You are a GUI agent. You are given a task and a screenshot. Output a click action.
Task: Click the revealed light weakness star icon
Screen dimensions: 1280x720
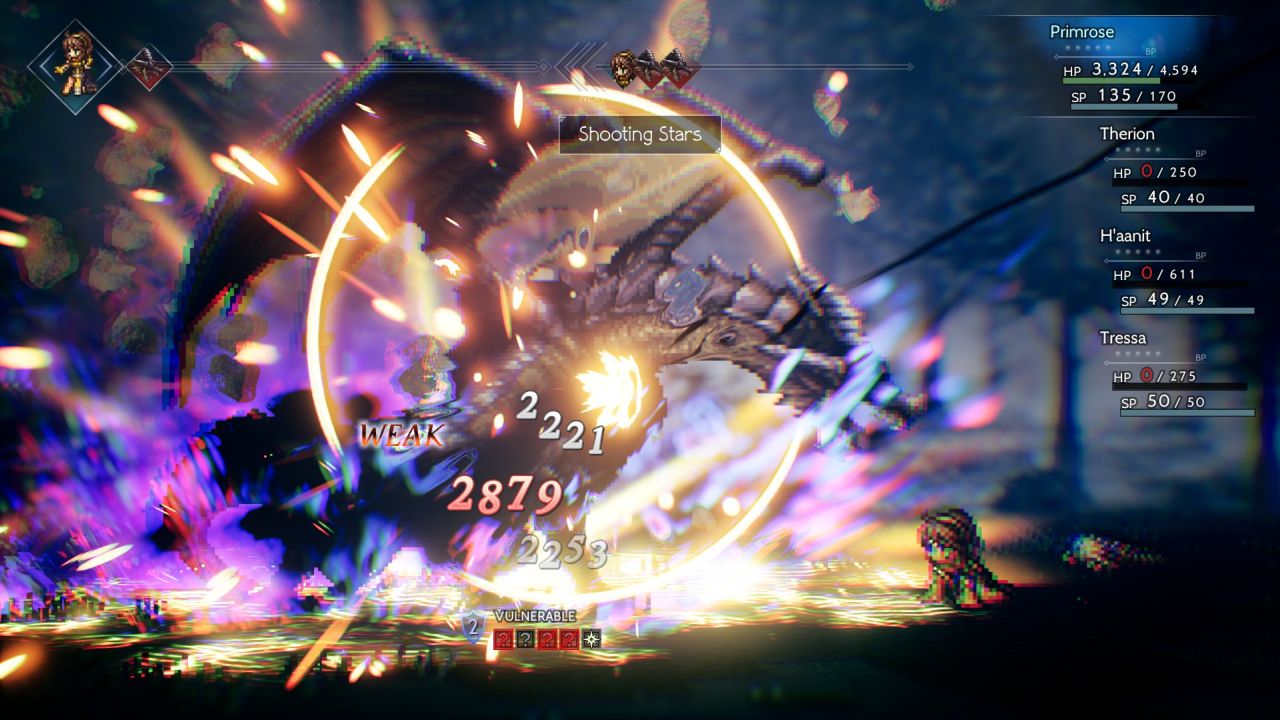coord(593,639)
